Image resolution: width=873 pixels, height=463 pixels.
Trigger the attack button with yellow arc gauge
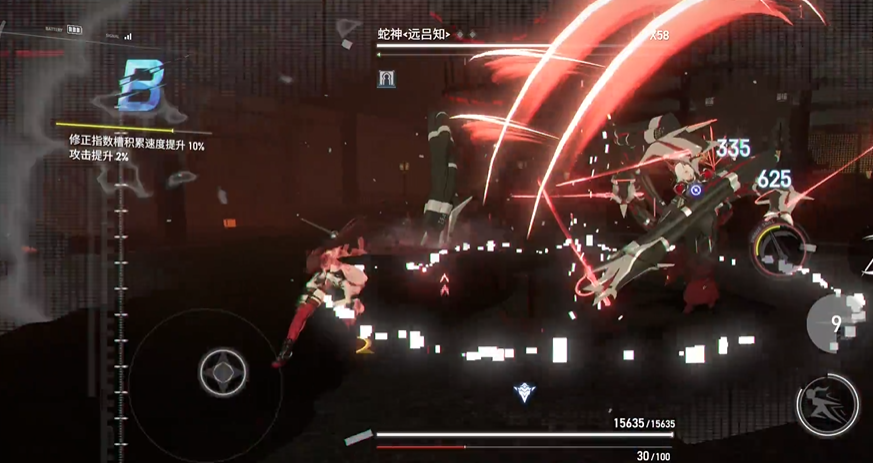click(x=781, y=246)
